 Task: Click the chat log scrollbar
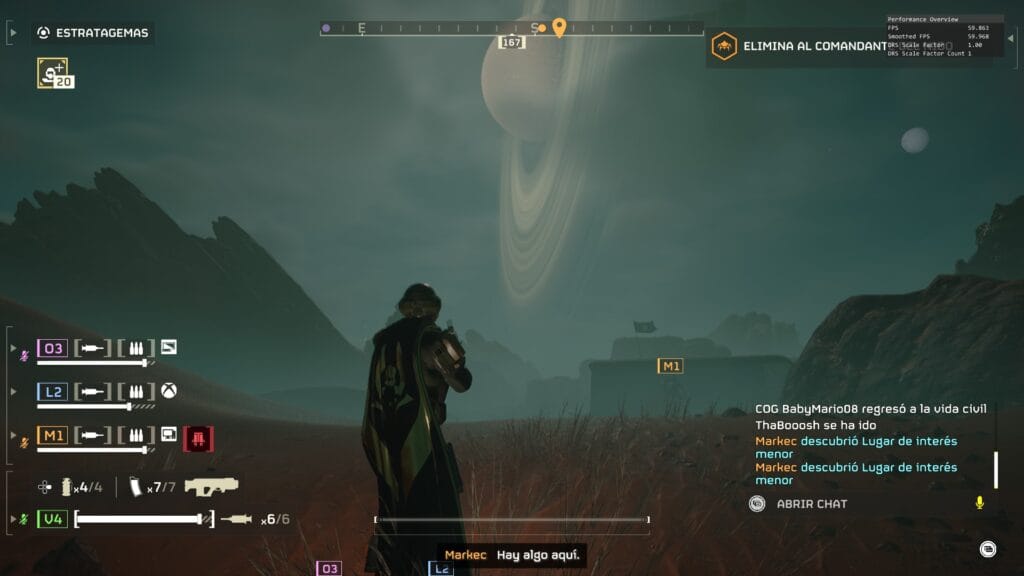click(x=994, y=469)
